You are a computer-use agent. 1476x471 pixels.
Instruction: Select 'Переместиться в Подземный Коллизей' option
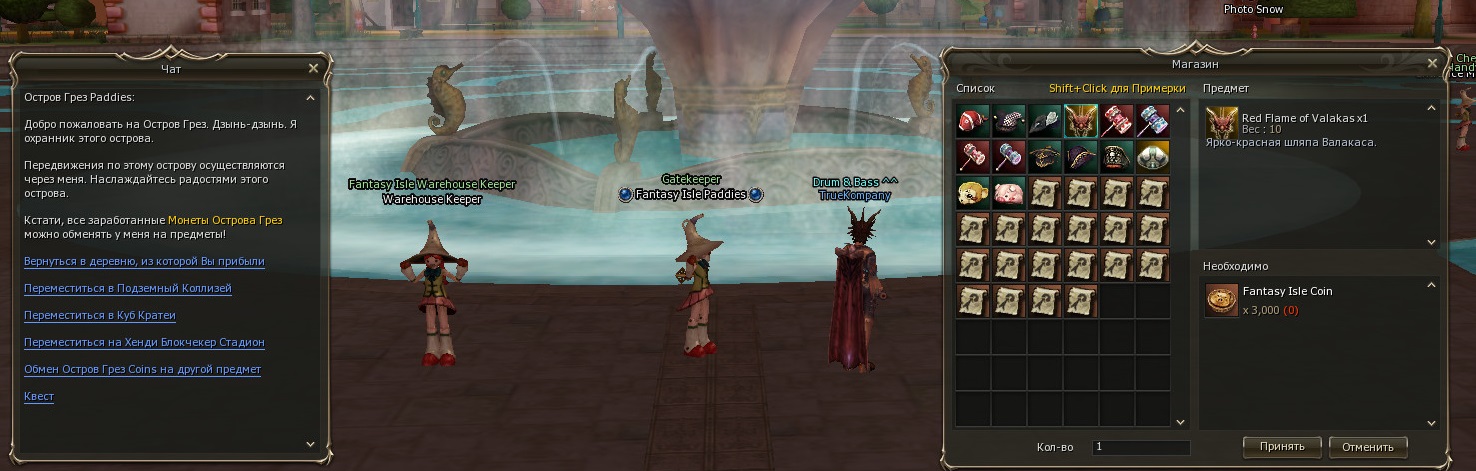[x=127, y=288]
